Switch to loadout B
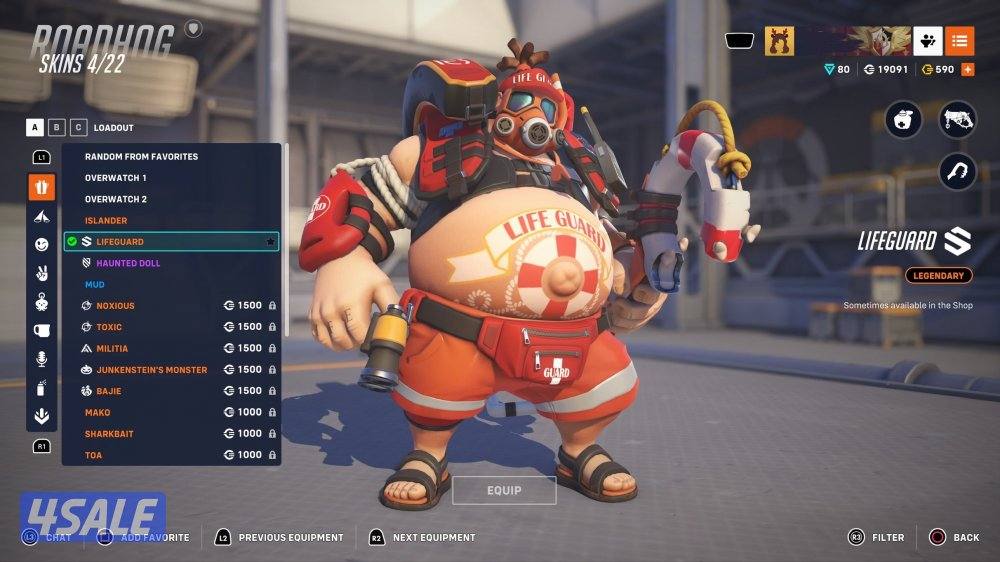This screenshot has width=1000, height=562. (x=57, y=128)
